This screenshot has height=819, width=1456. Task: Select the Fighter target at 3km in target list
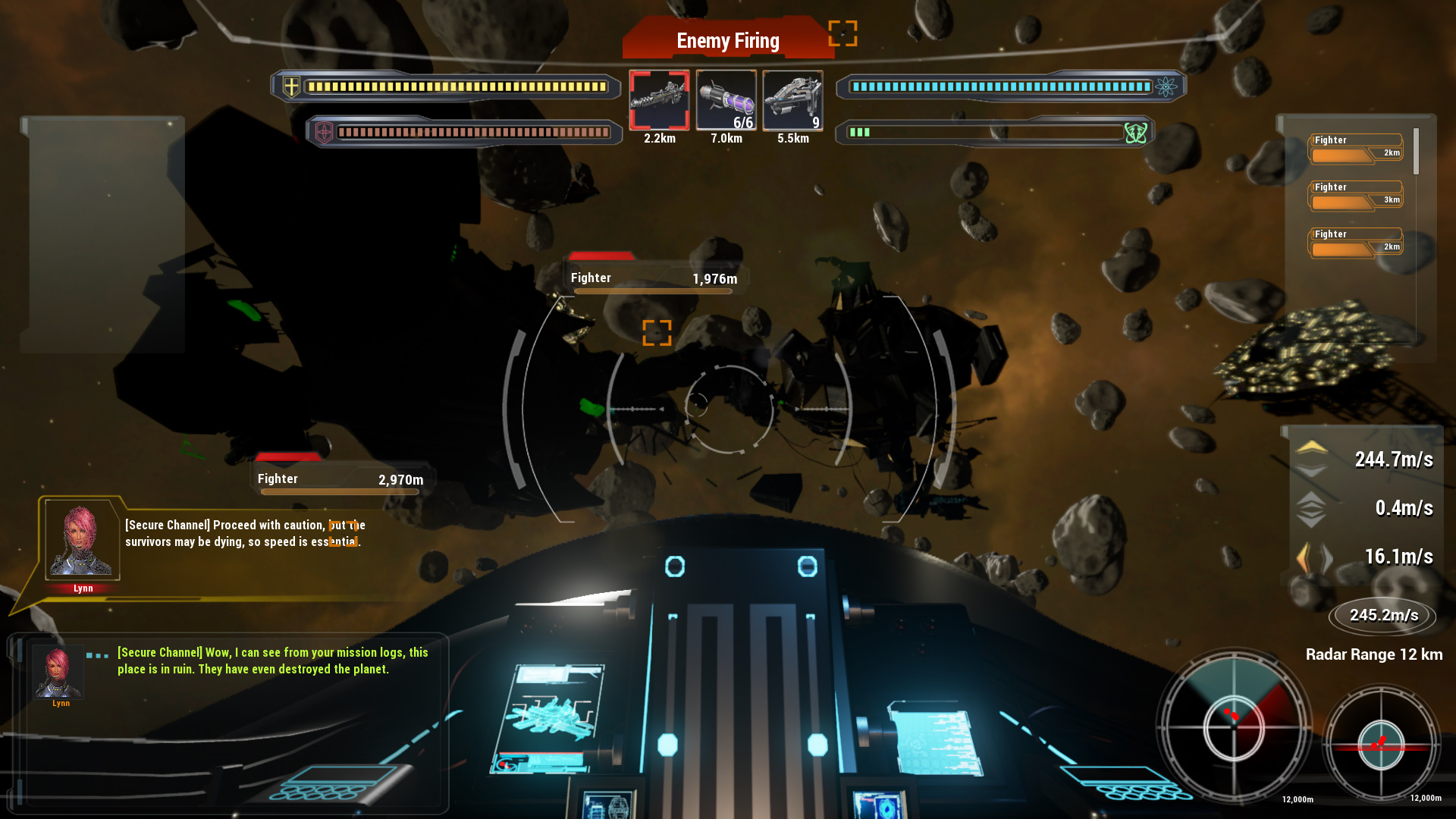point(1354,194)
